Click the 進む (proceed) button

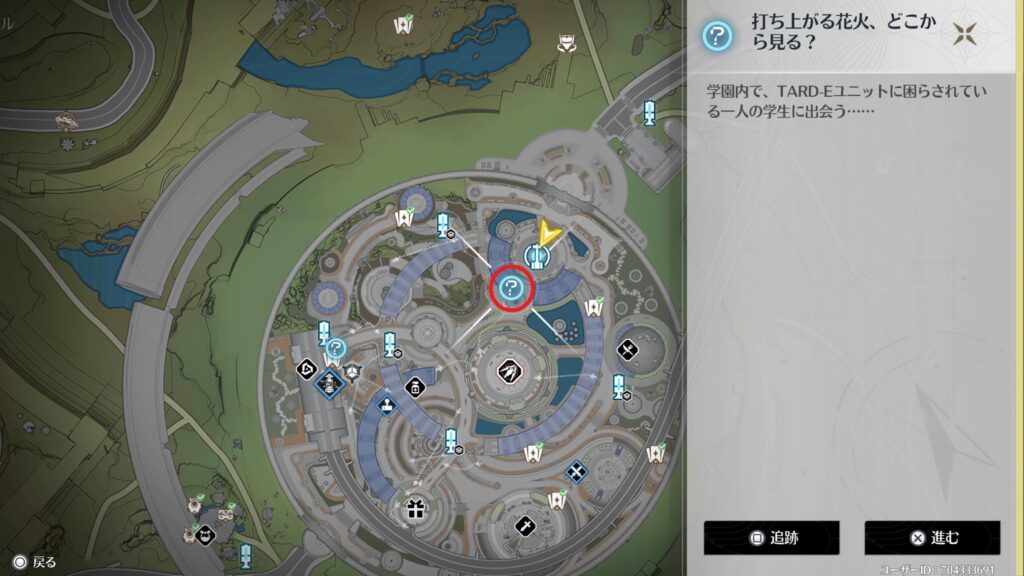932,537
